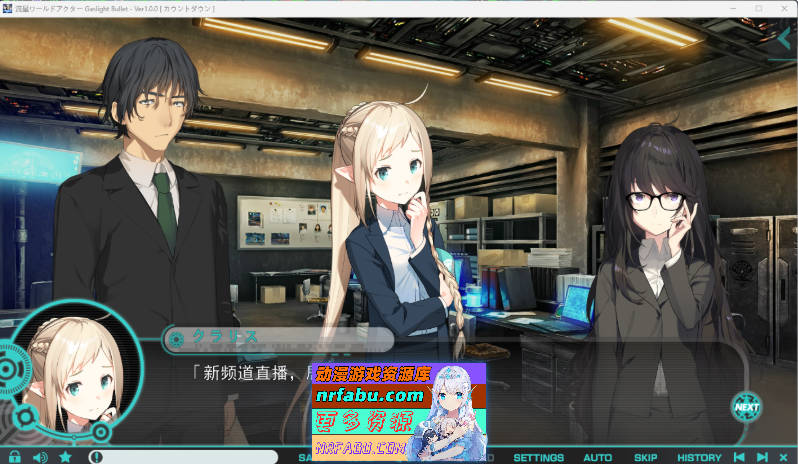Screen dimensions: 798x464
Task: Jump ahead with the next-scene arrow
Action: [x=762, y=457]
